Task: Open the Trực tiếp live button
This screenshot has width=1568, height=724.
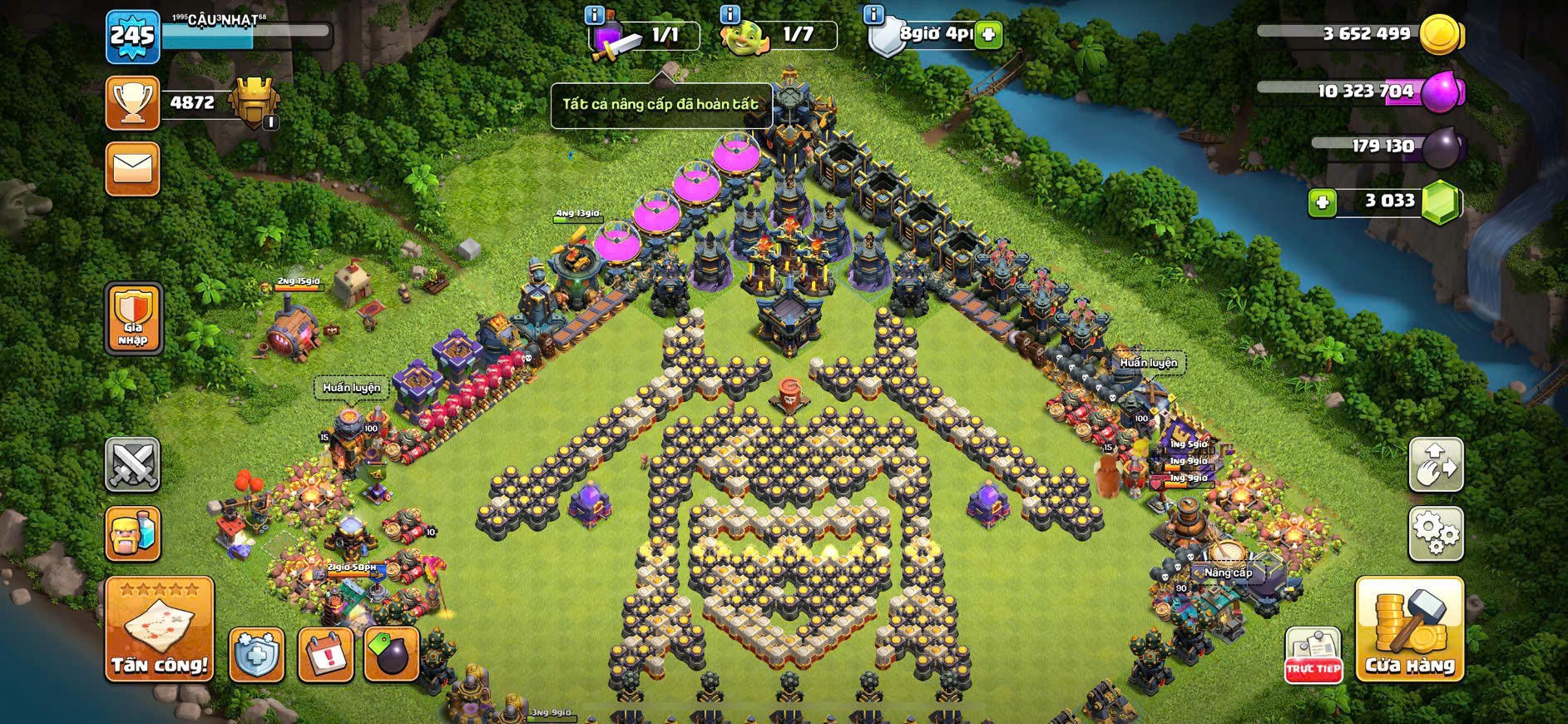Action: 1313,655
